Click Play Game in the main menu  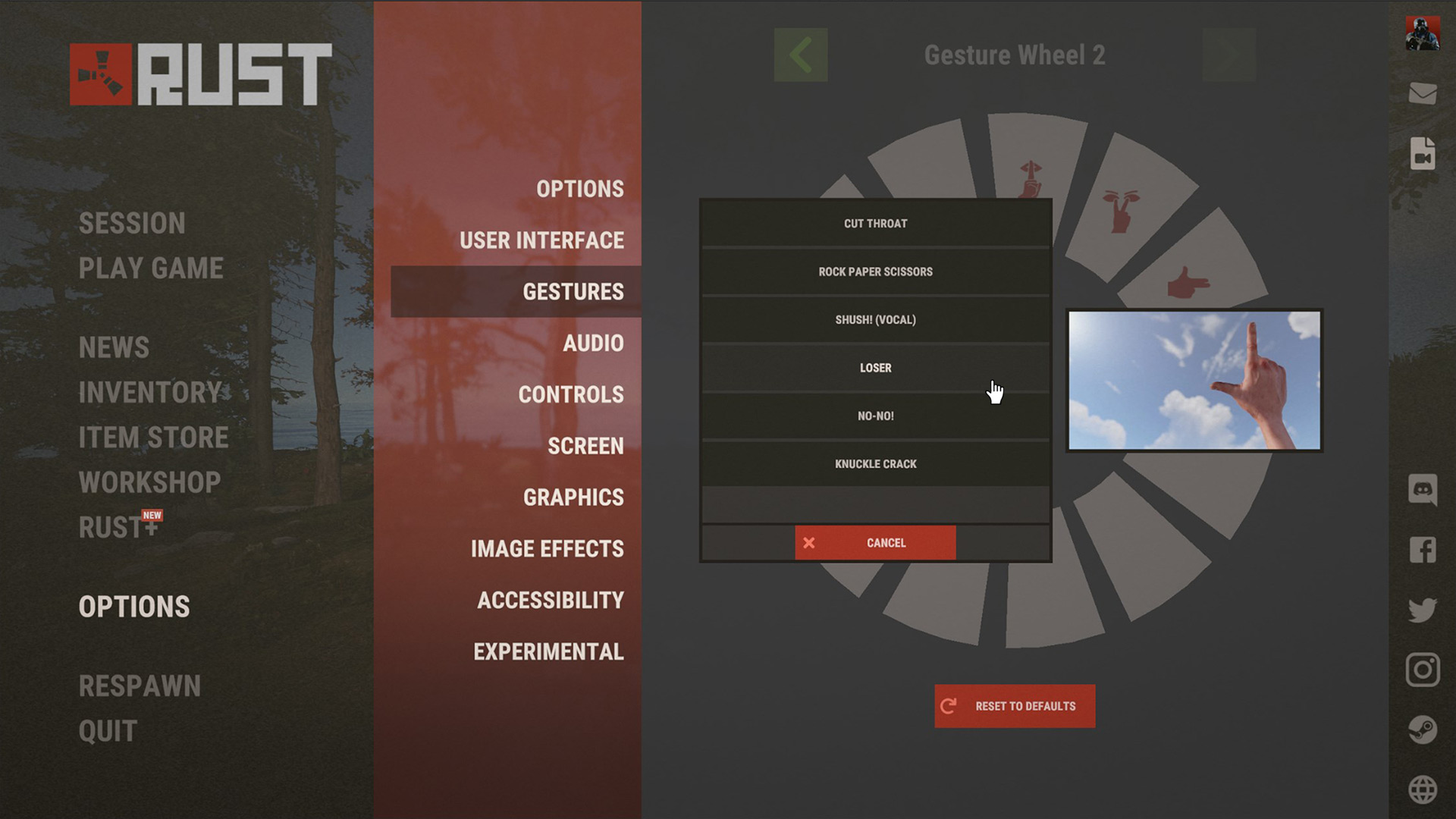pos(151,268)
